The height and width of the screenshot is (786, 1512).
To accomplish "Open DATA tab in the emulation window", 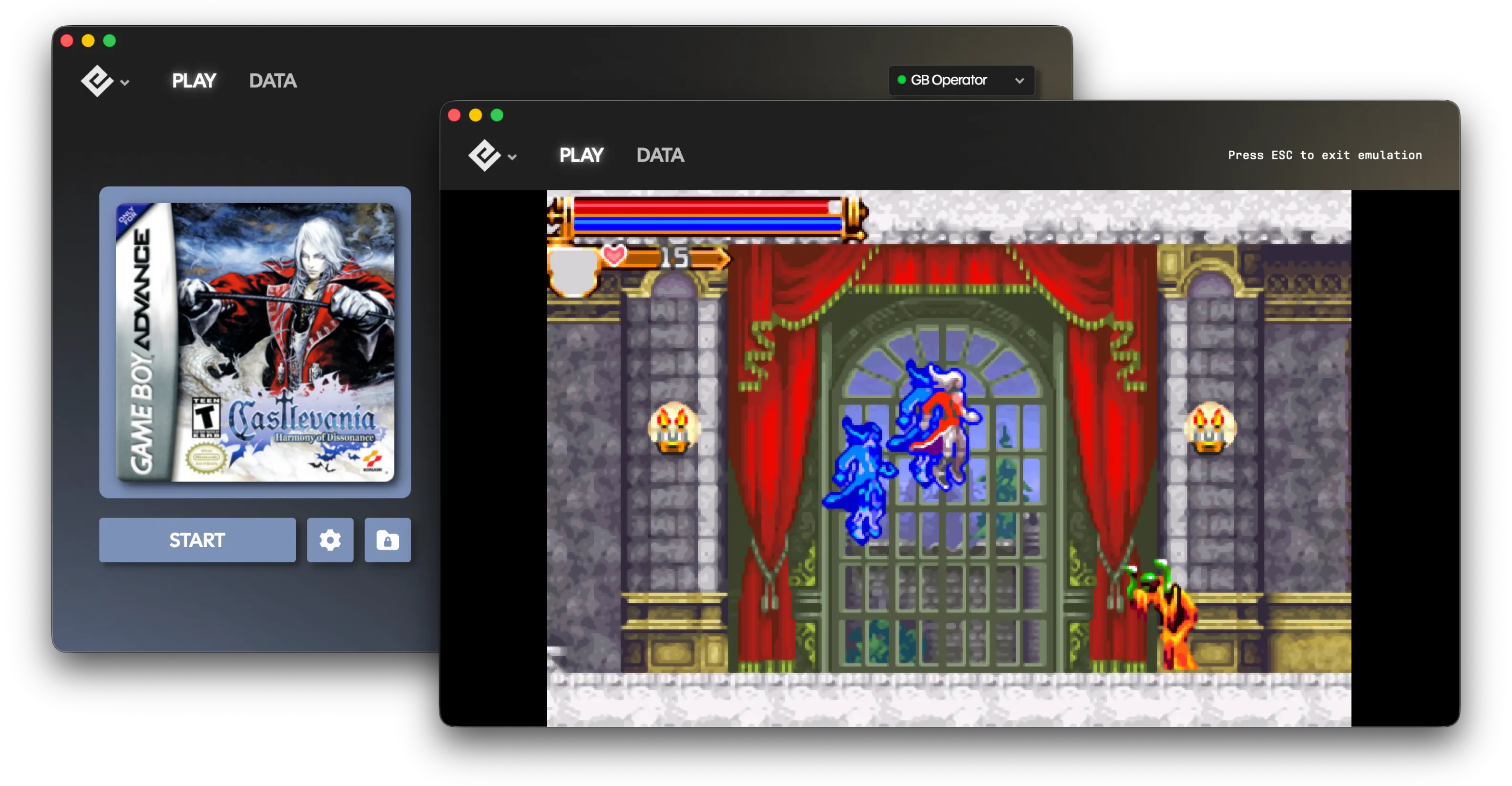I will point(660,155).
